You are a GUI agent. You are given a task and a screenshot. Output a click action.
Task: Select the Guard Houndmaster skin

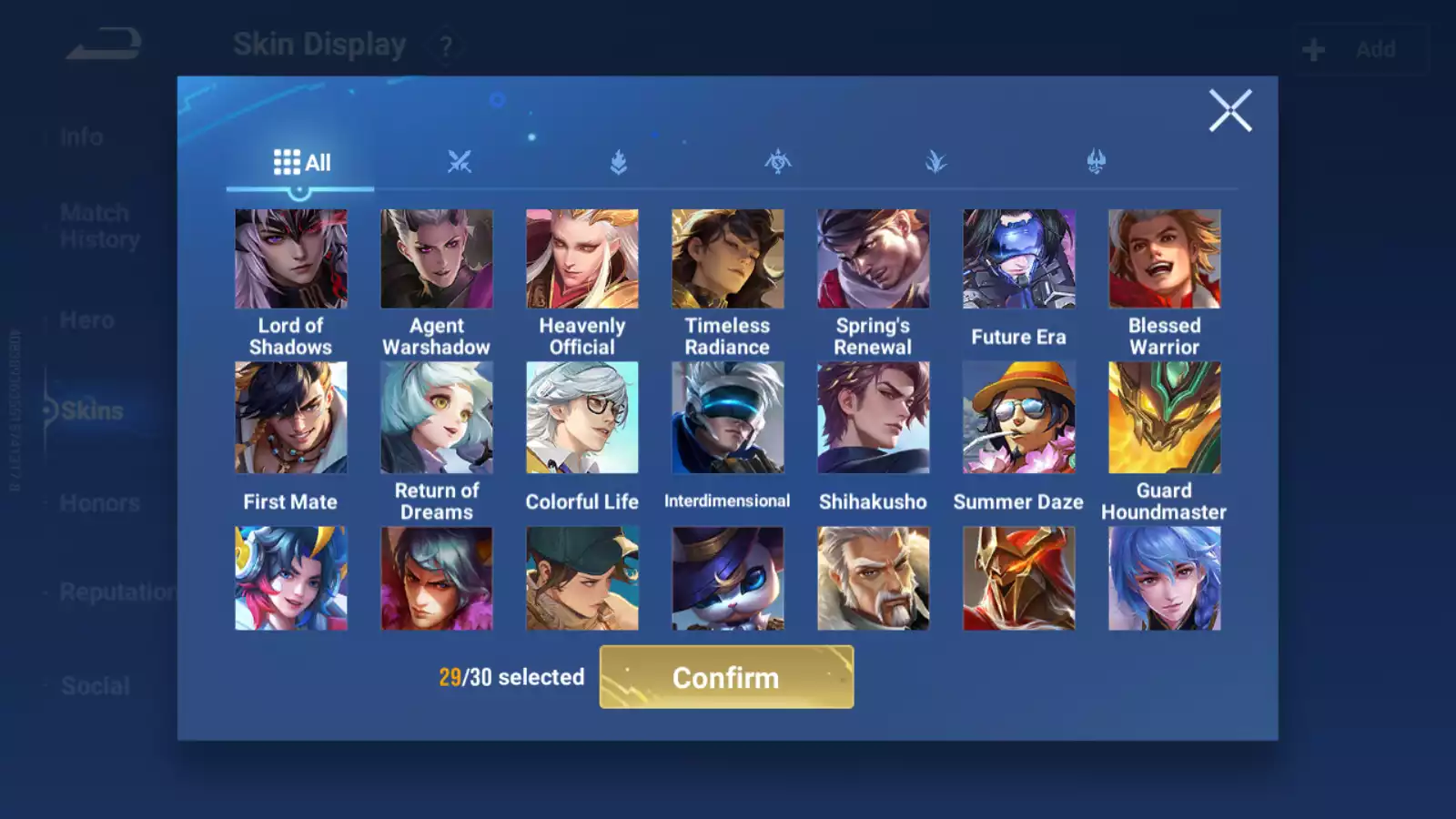(x=1164, y=418)
